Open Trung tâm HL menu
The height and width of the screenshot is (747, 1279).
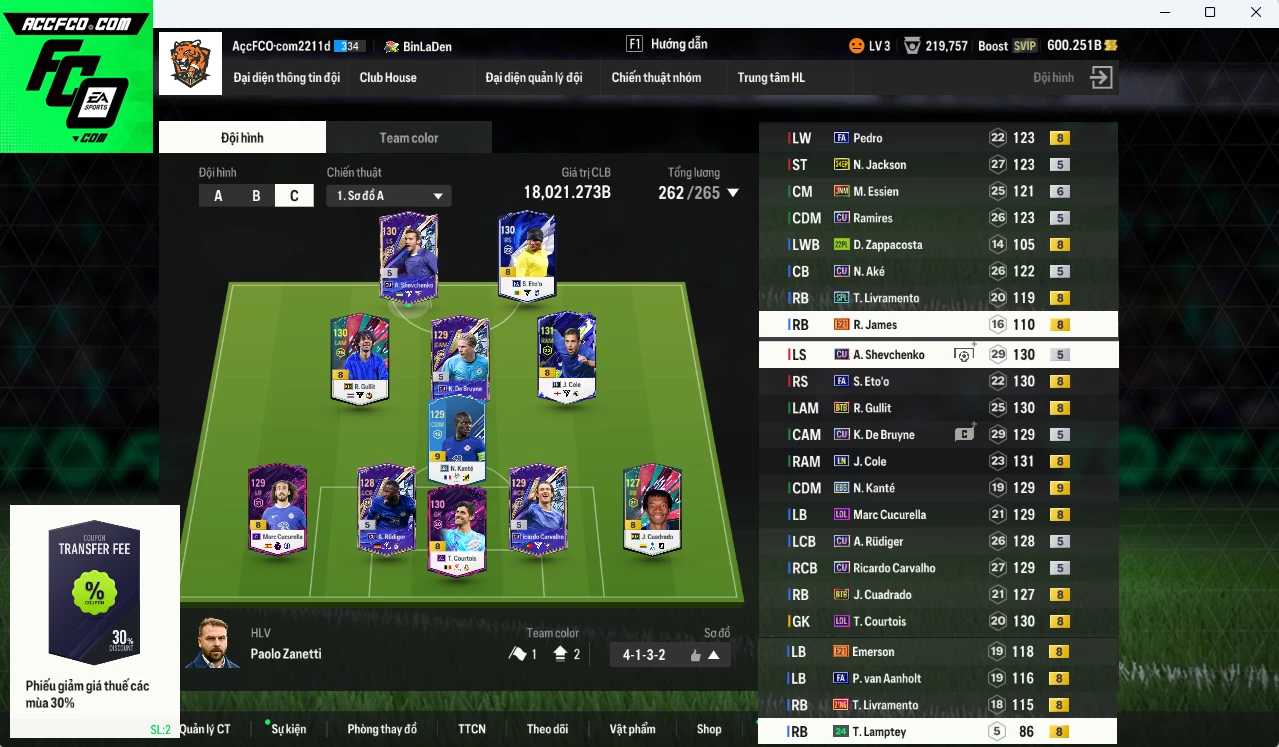point(771,78)
